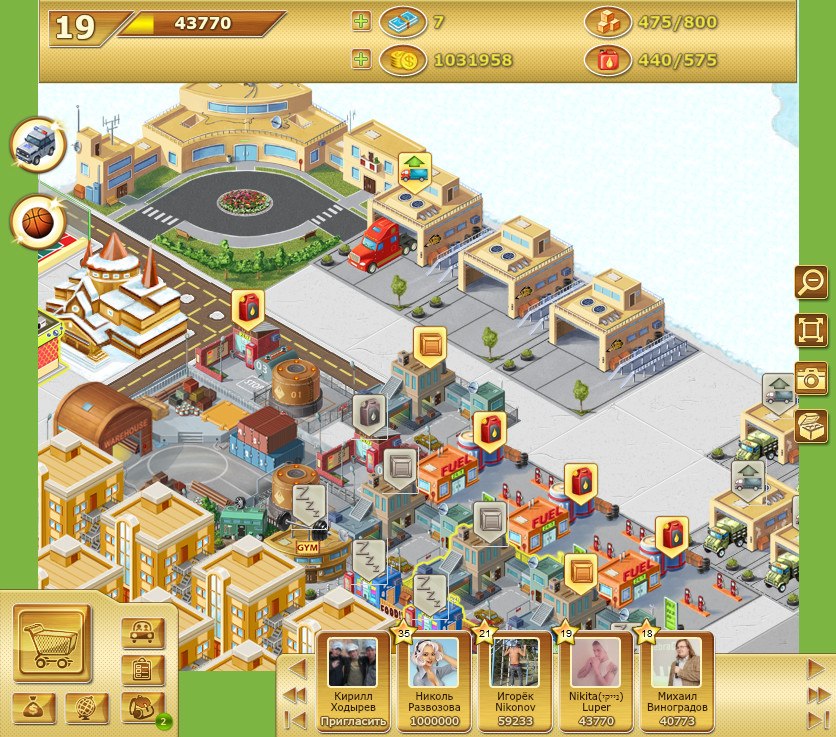Visit Николь Развозова's city

pos(434,663)
